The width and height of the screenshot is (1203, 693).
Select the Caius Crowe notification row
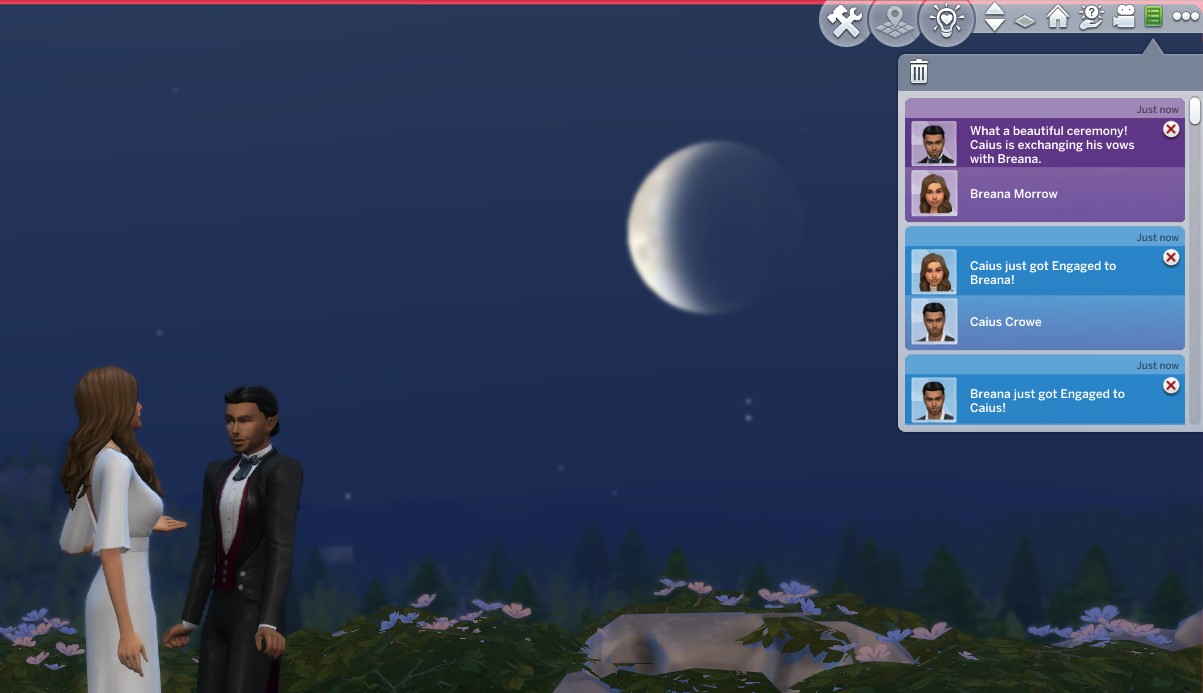pyautogui.click(x=1045, y=322)
